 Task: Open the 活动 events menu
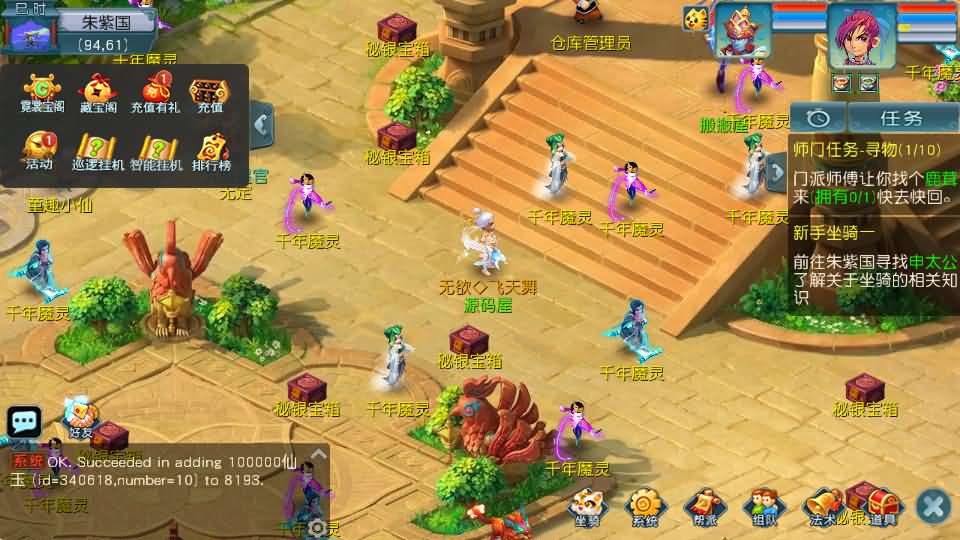point(40,150)
